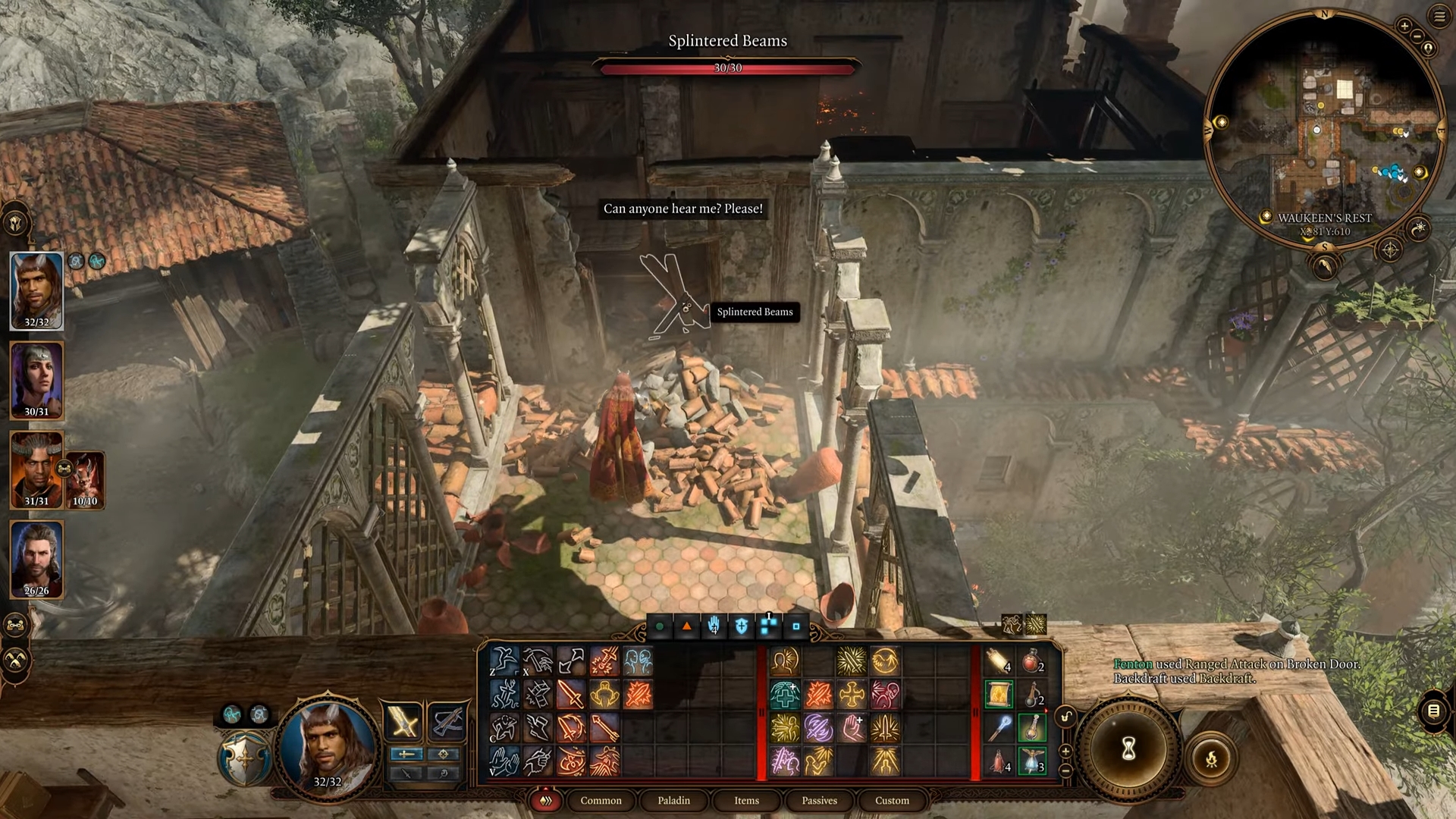
Task: Select the melee glowing sword weapon slot
Action: pos(403,720)
